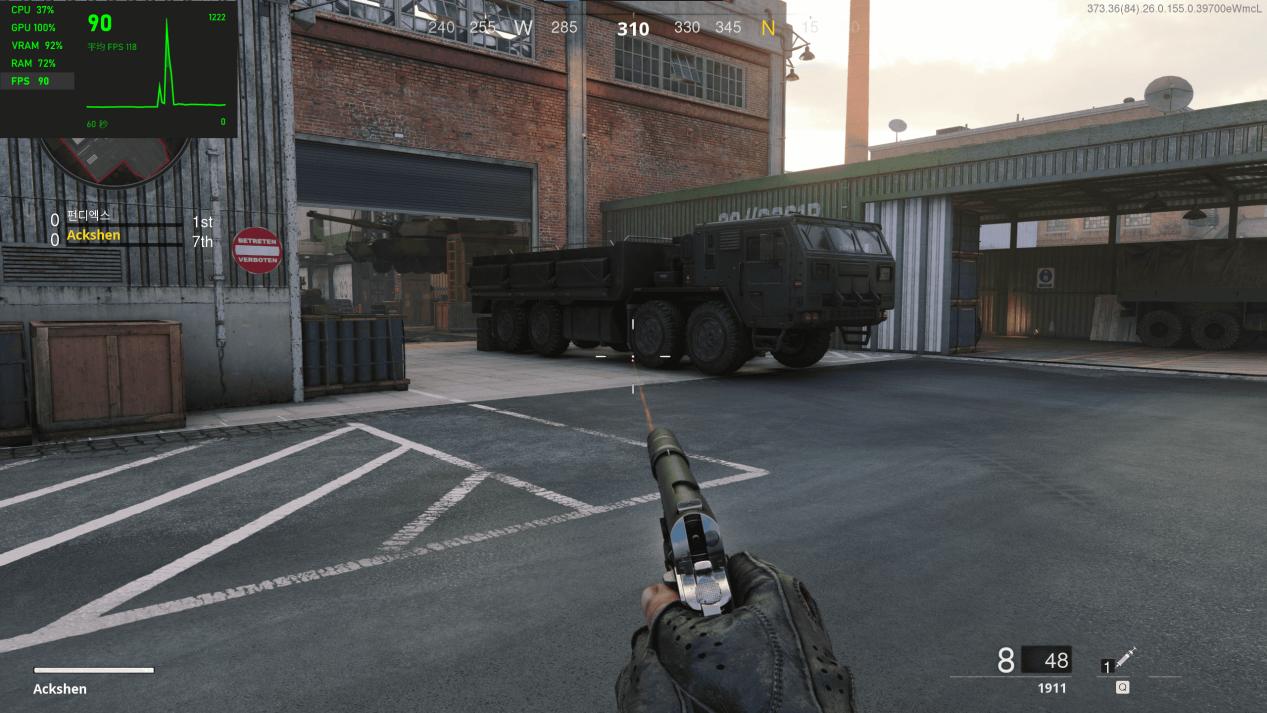Click the compass heading bar
This screenshot has height=713, width=1267.
[x=632, y=28]
